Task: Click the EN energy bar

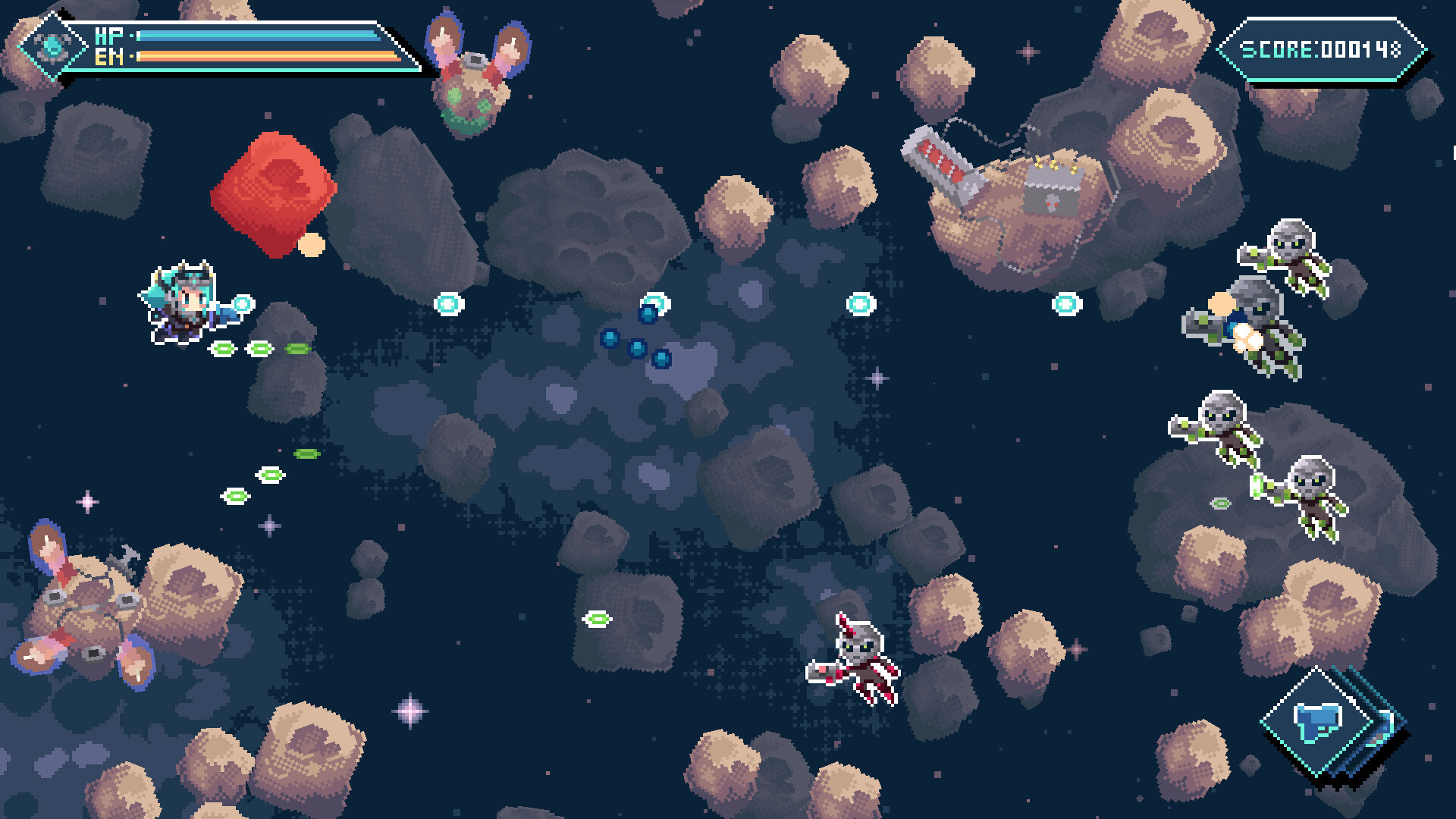Action: (x=258, y=55)
